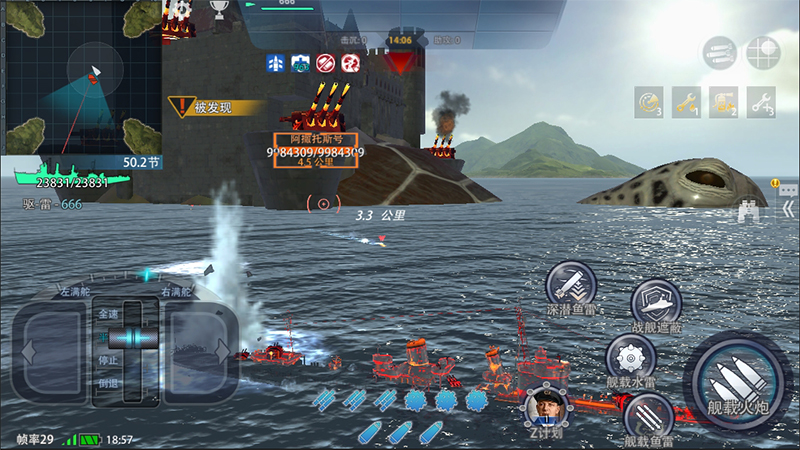Screen dimensions: 800x450
Task: Open the binoculars scope view
Action: (749, 209)
